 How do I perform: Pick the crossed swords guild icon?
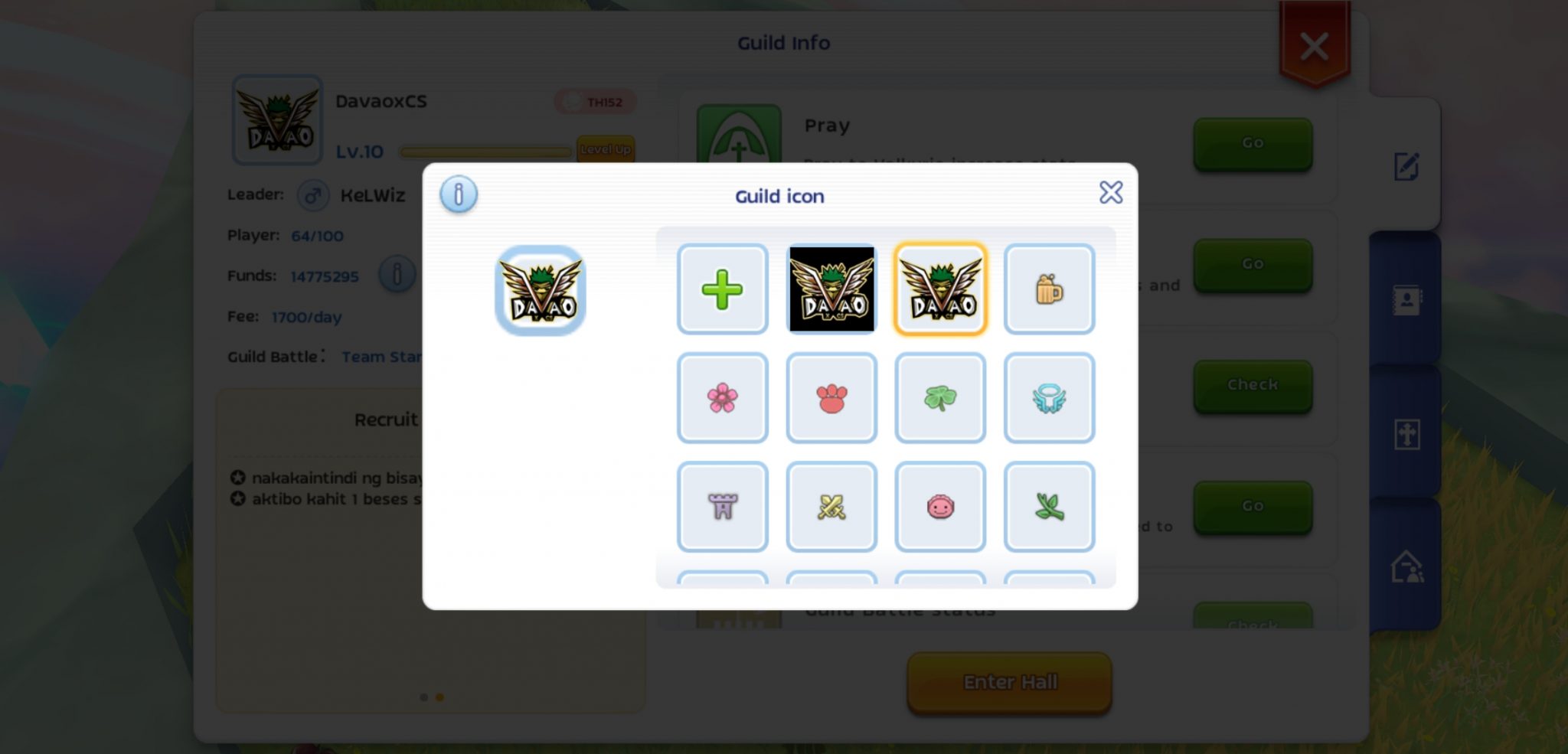[x=831, y=505]
